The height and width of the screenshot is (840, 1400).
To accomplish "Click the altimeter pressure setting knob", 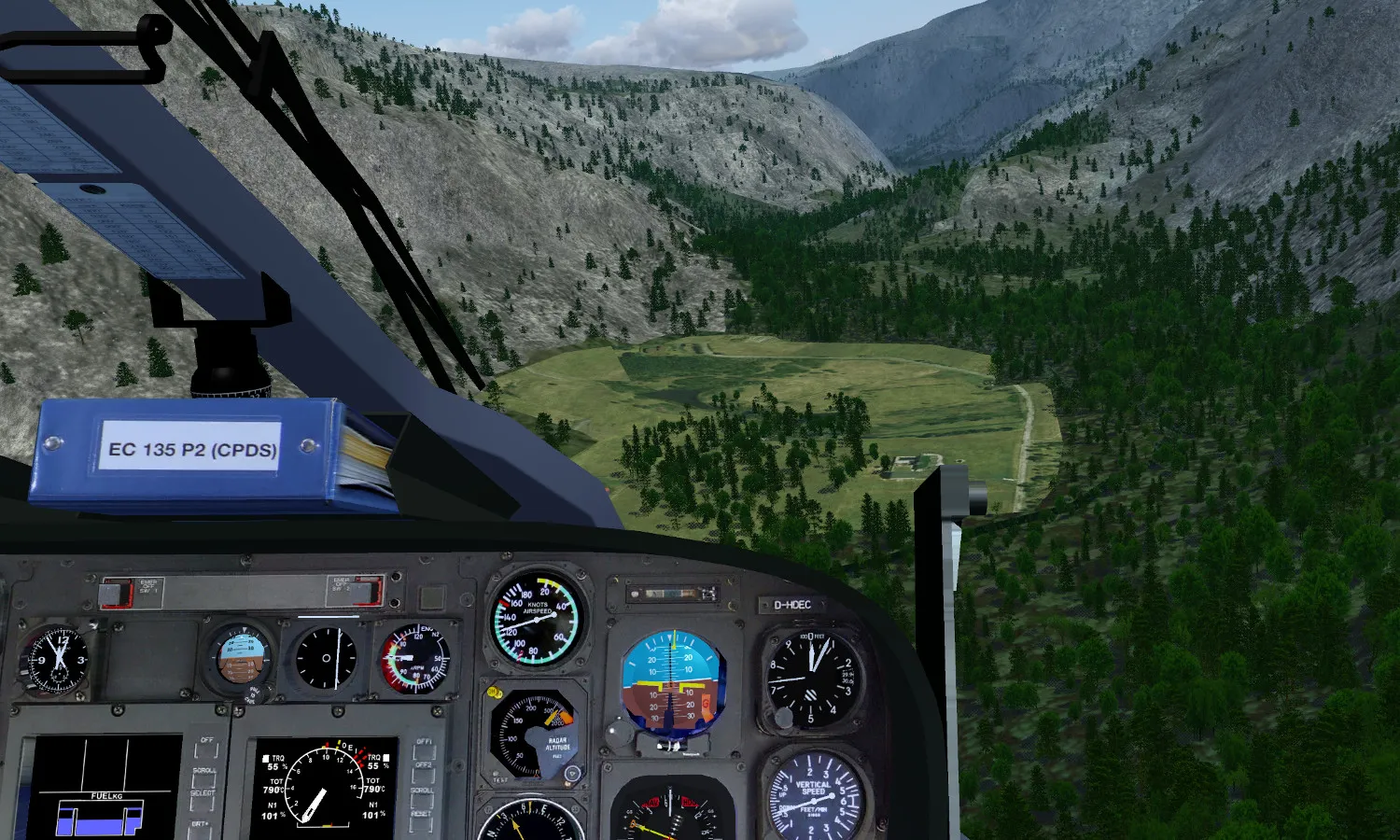I will (x=782, y=717).
